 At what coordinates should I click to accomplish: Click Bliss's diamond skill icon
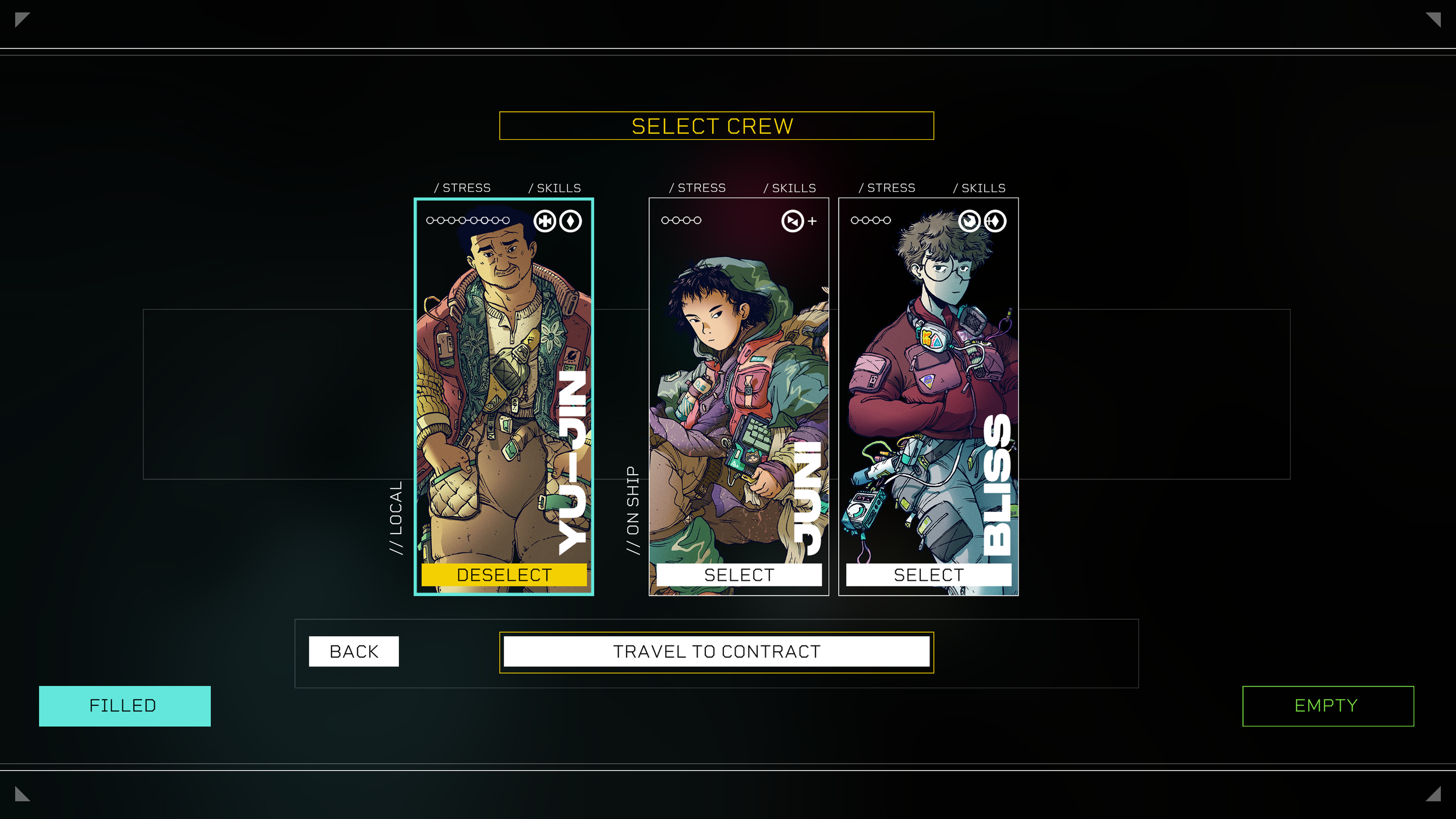[995, 221]
